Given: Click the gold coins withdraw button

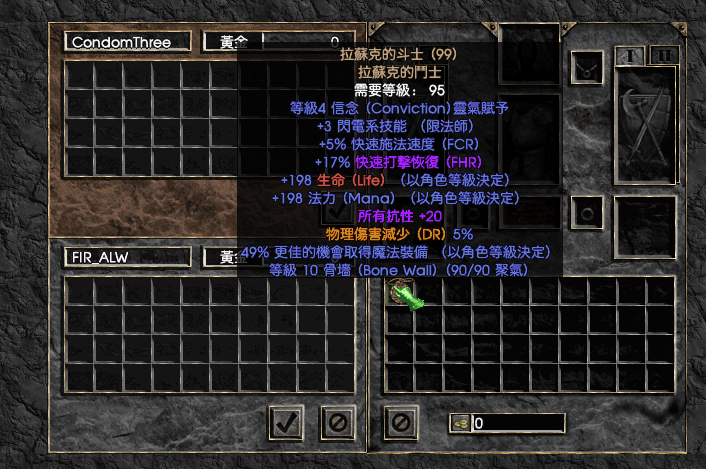Looking at the screenshot, I should click(460, 422).
